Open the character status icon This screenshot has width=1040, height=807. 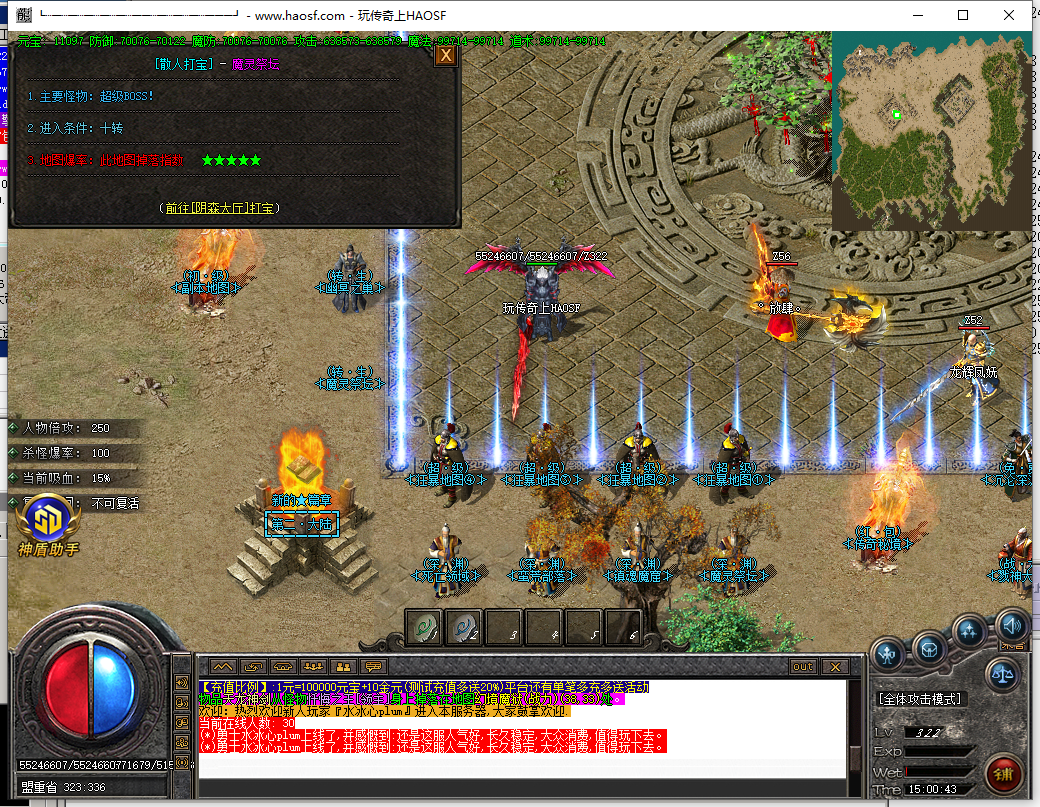click(888, 655)
